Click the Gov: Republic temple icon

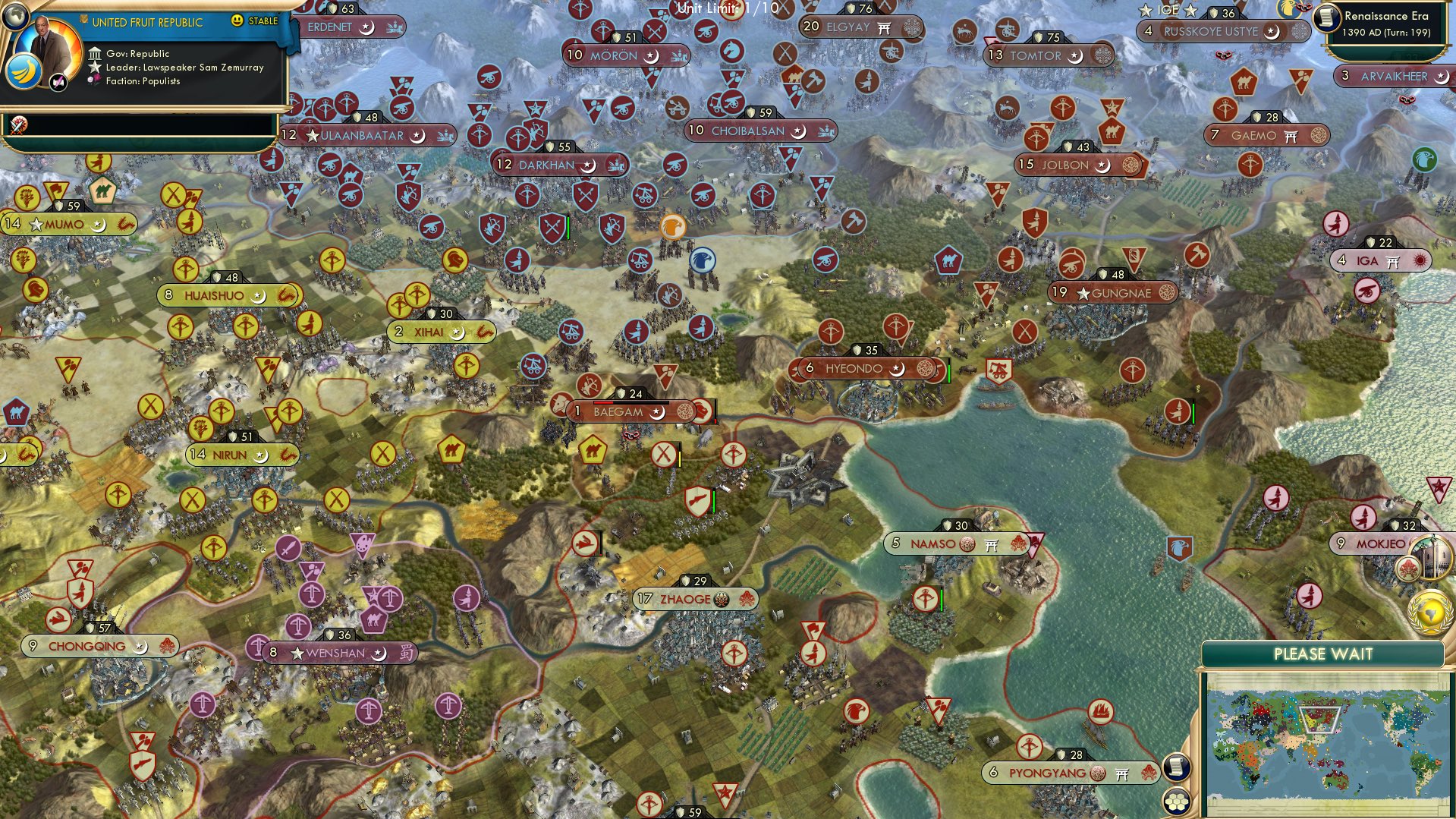tap(96, 54)
